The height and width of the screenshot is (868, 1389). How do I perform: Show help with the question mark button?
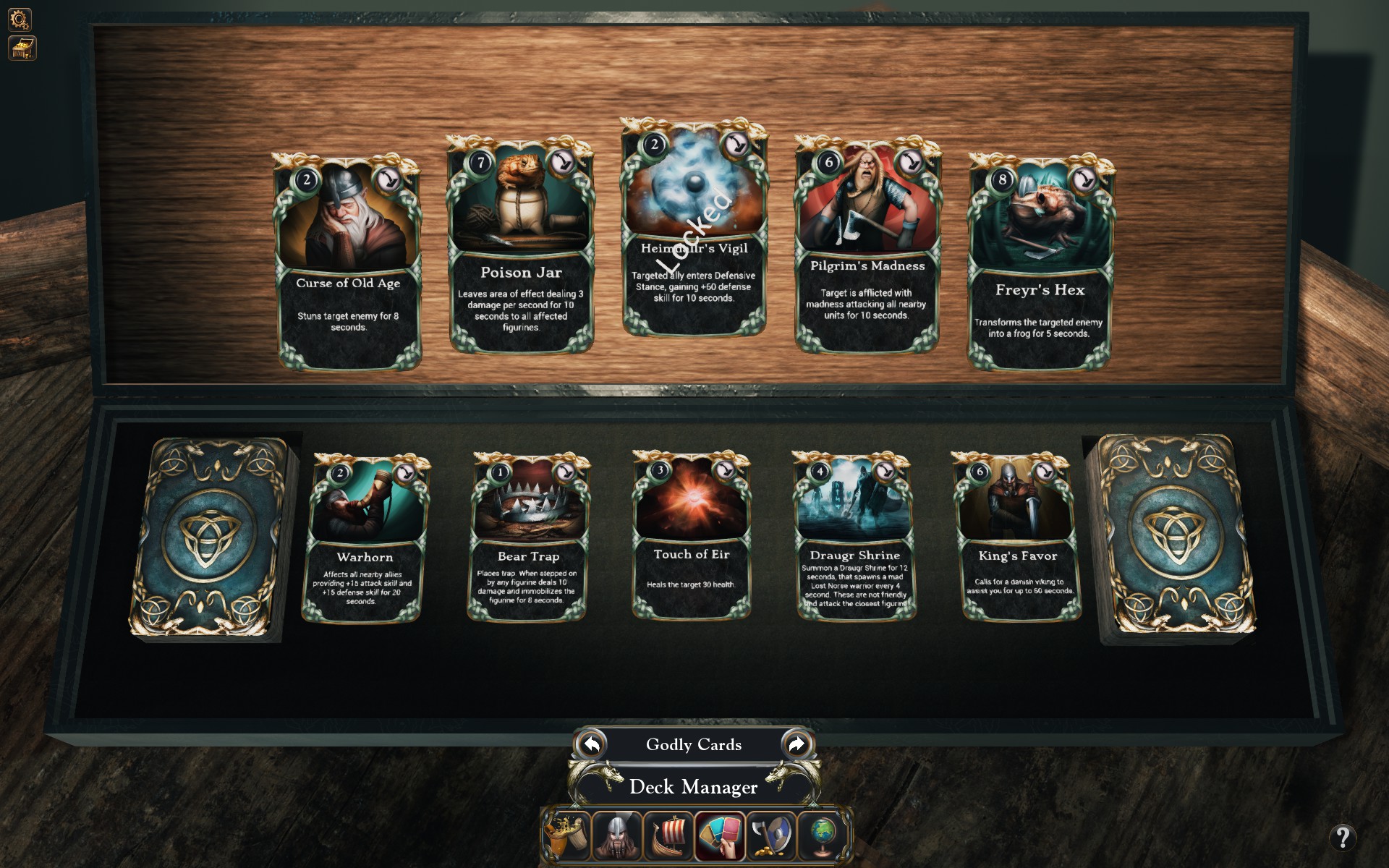click(1343, 838)
